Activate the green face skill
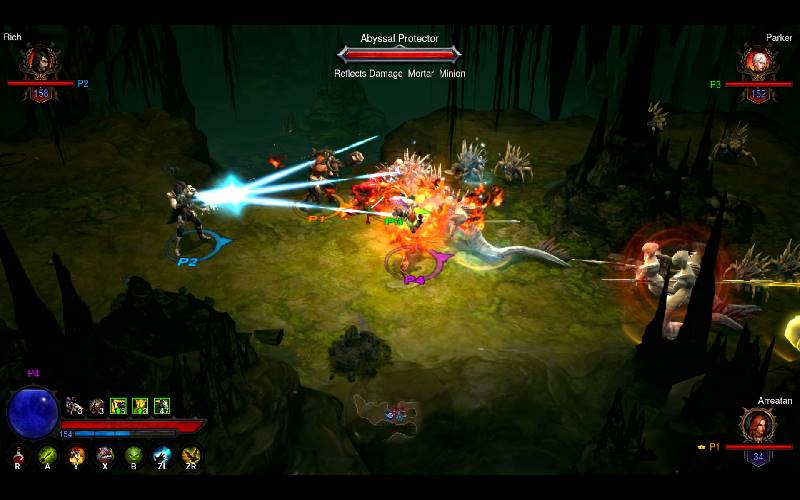The width and height of the screenshot is (800, 500). tap(133, 456)
